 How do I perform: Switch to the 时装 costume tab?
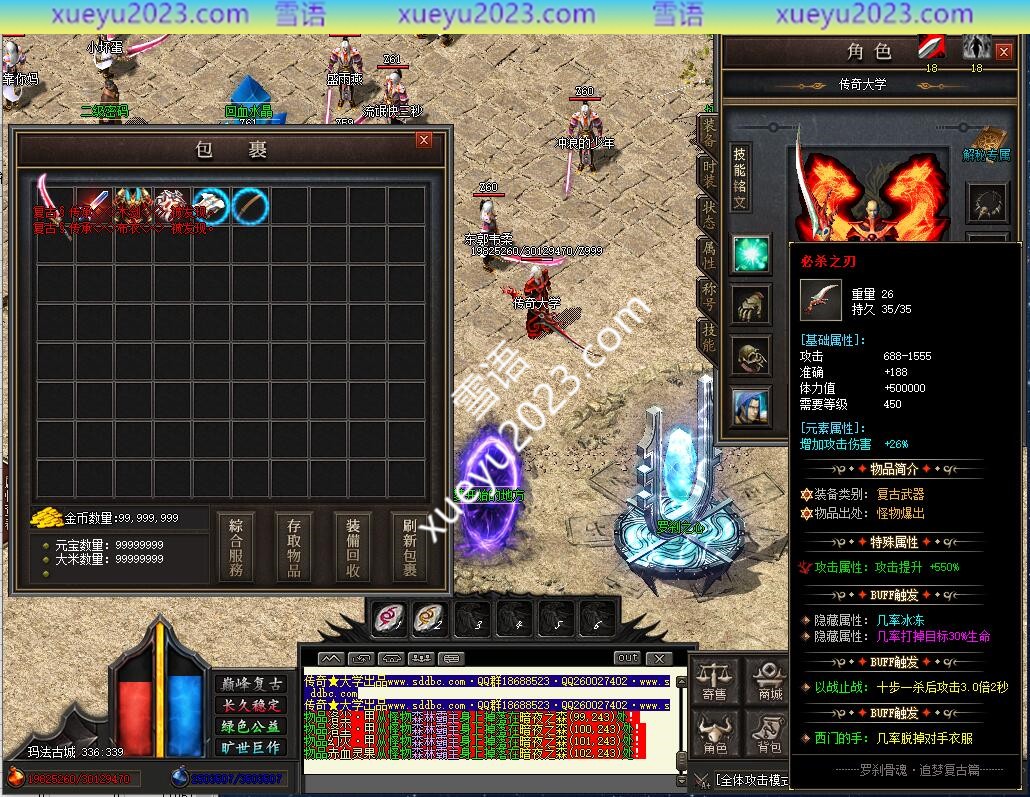[708, 174]
